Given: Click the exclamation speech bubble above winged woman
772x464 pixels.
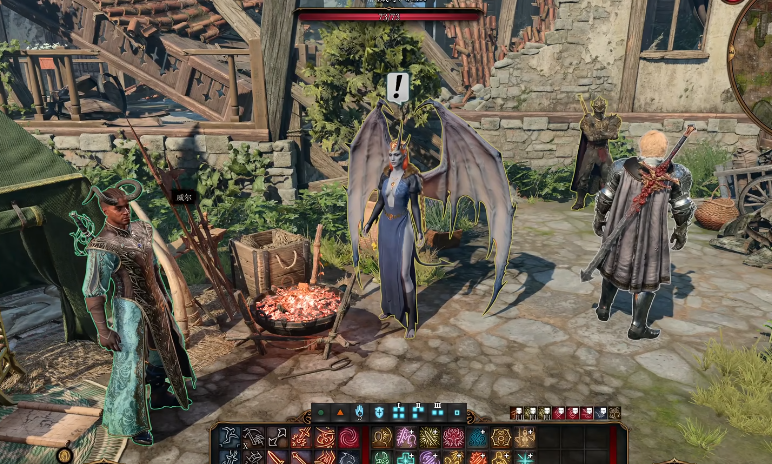Looking at the screenshot, I should pos(398,87).
